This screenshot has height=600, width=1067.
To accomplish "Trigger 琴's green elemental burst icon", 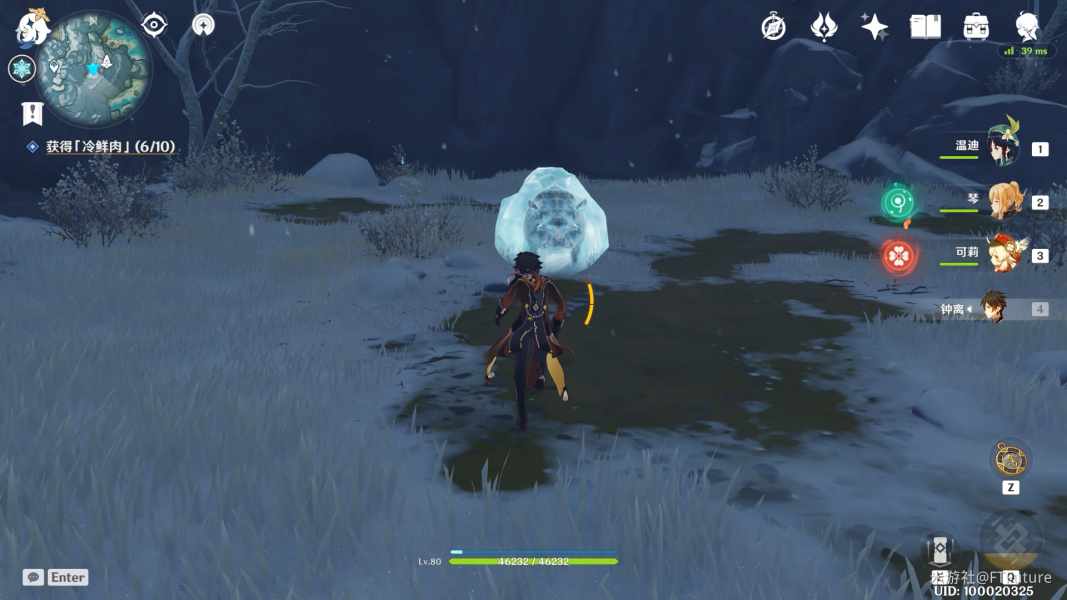I will point(898,203).
